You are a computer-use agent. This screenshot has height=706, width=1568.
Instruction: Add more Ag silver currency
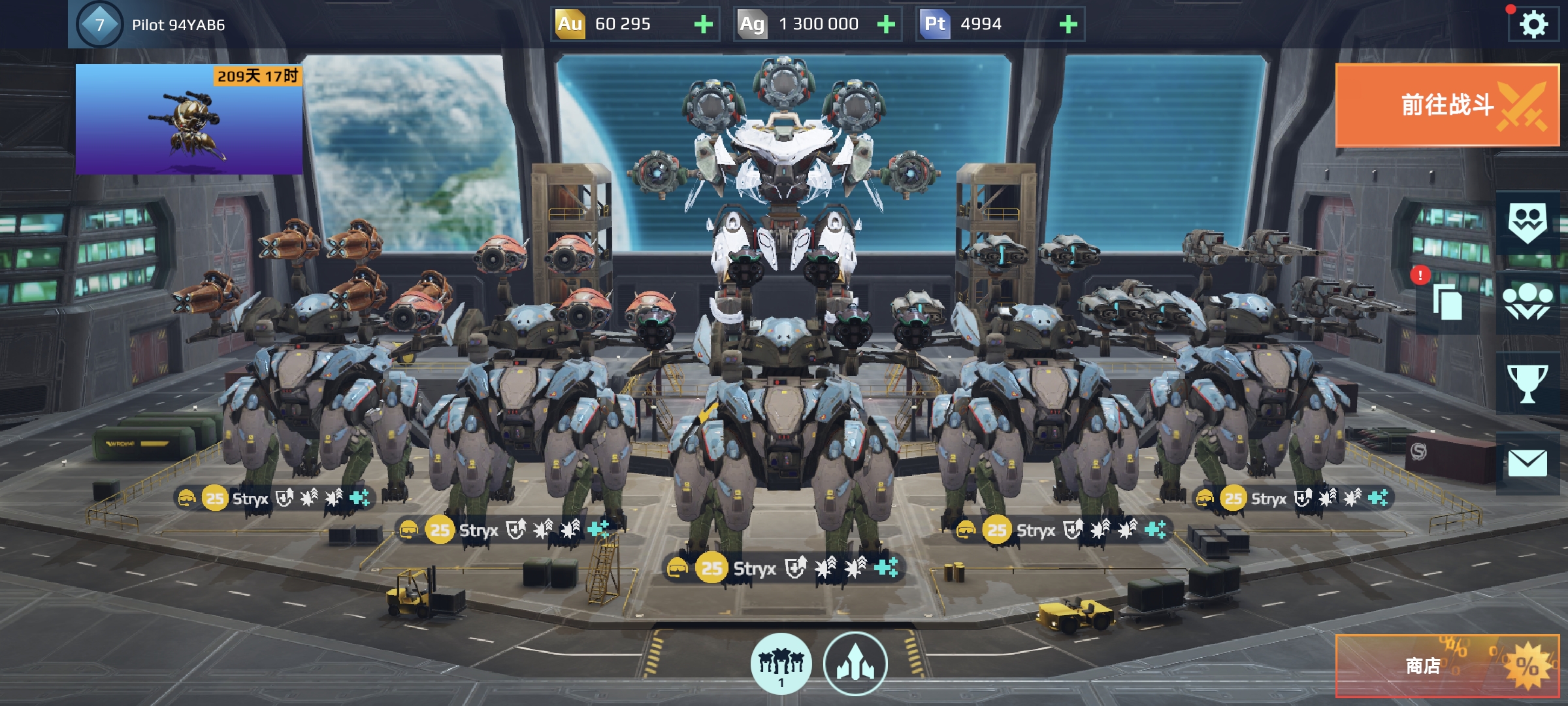886,25
